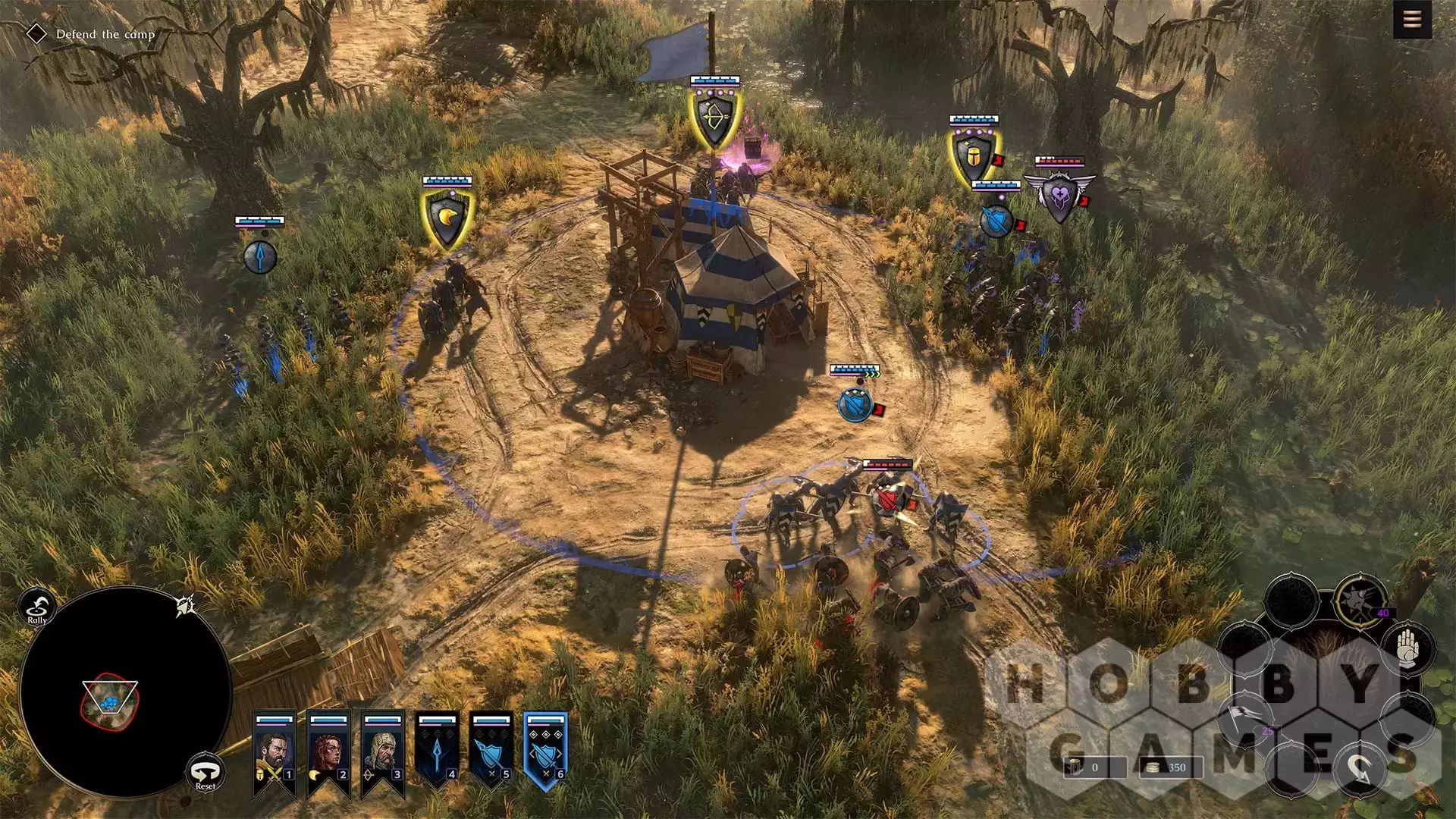Select the spear unit round marker

coord(259,256)
